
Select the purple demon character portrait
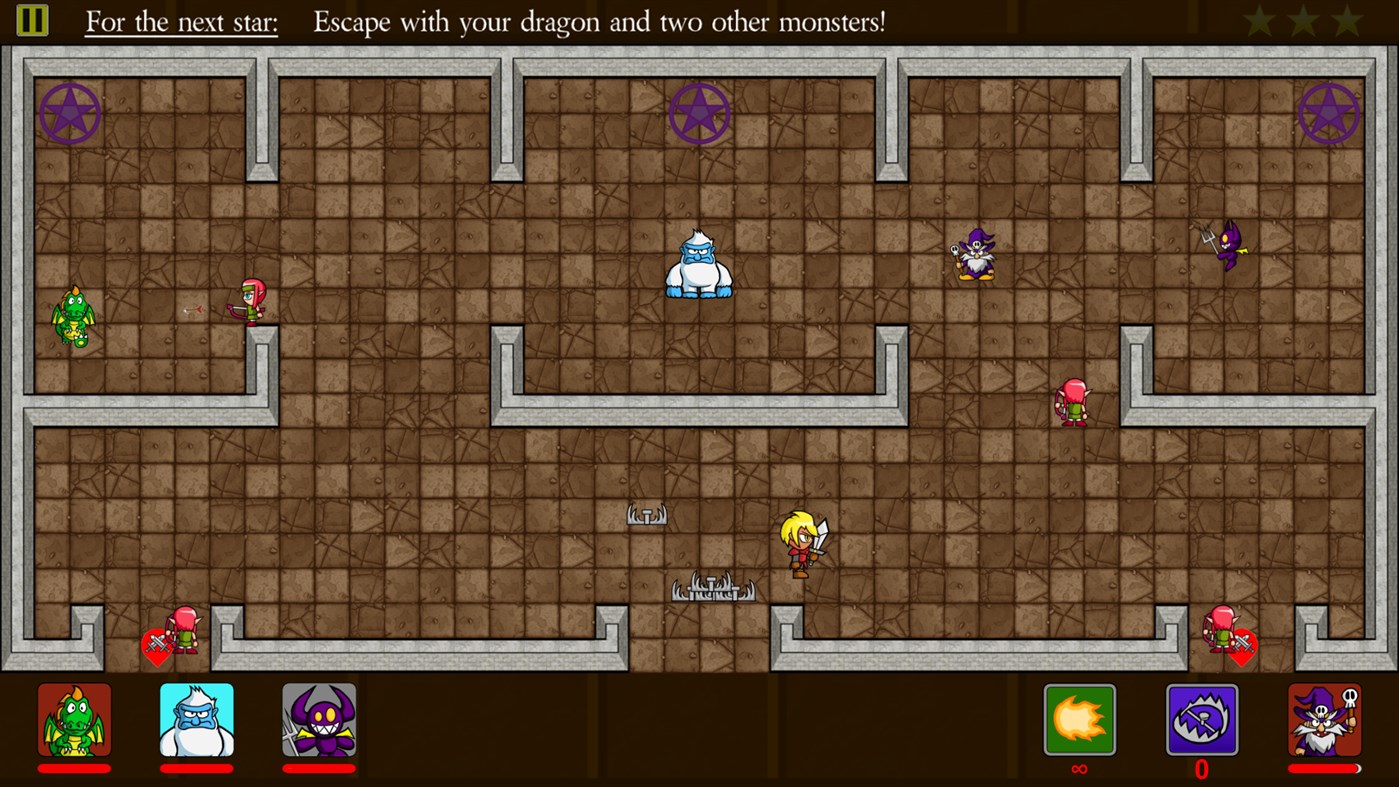point(319,720)
